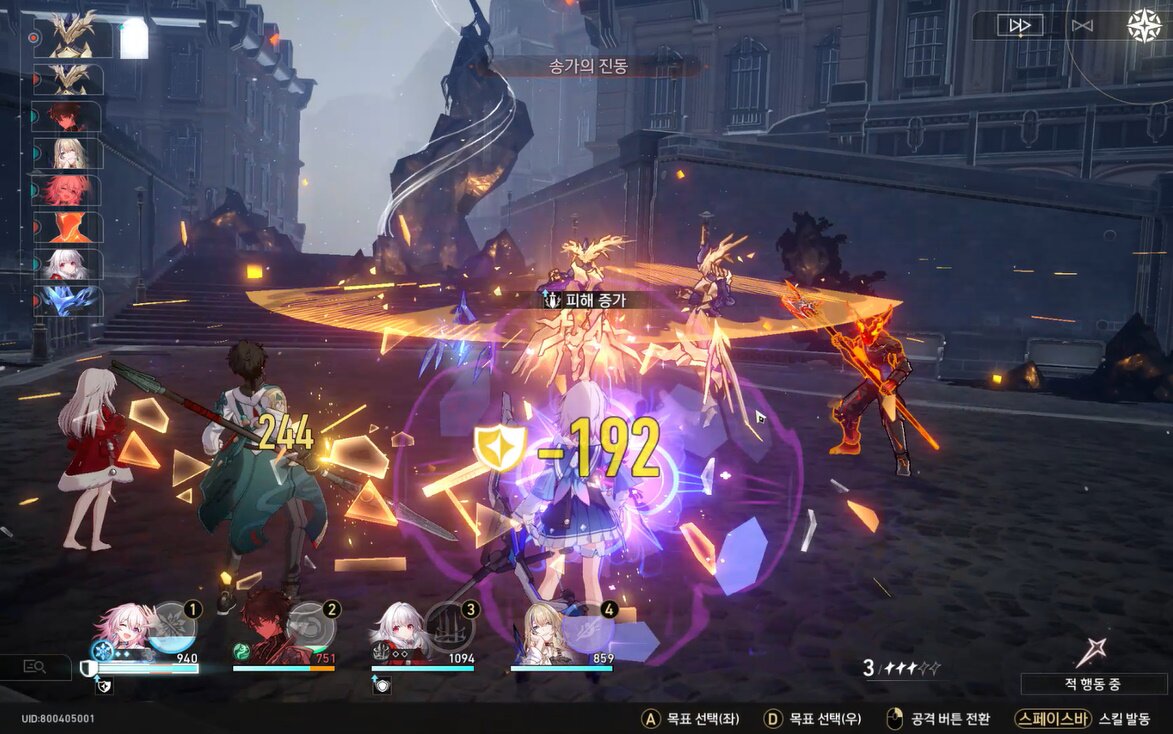Inspect the buff icon below Clara's health bar
Screen dimensions: 1173x734
coord(381,686)
